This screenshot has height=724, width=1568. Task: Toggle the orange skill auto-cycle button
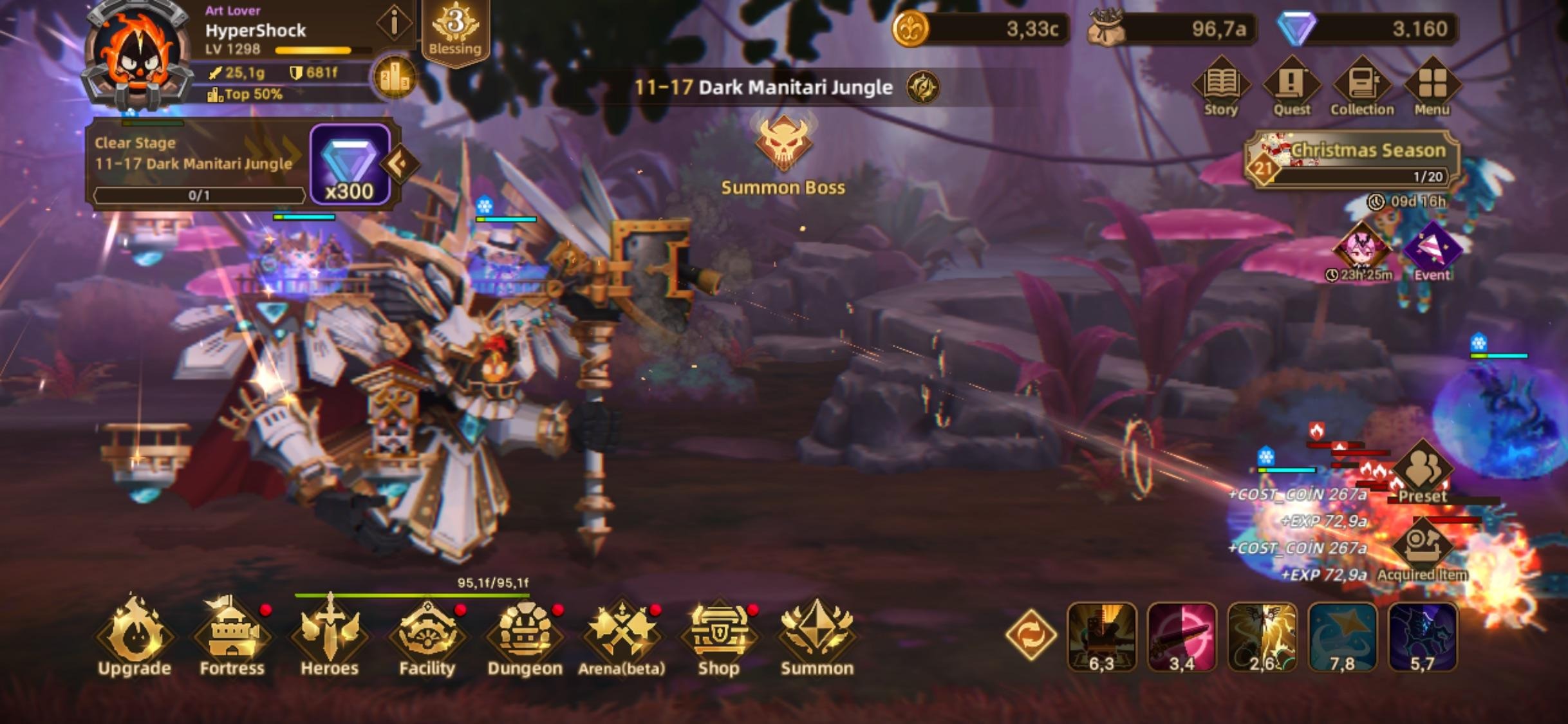(1031, 635)
